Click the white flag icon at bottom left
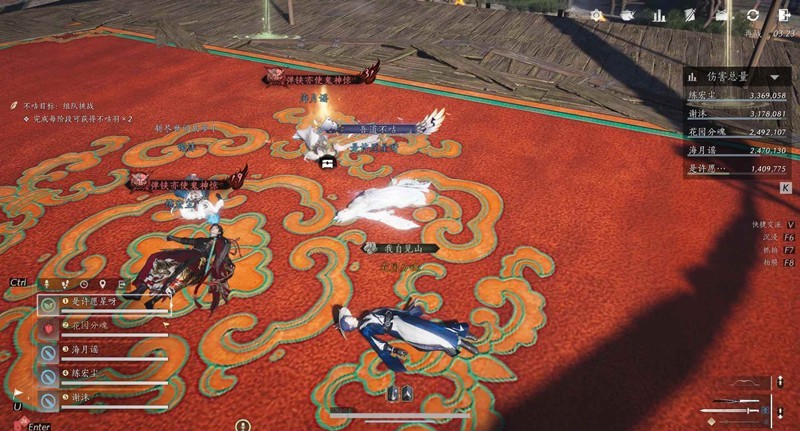This screenshot has height=431, width=800. [x=17, y=393]
